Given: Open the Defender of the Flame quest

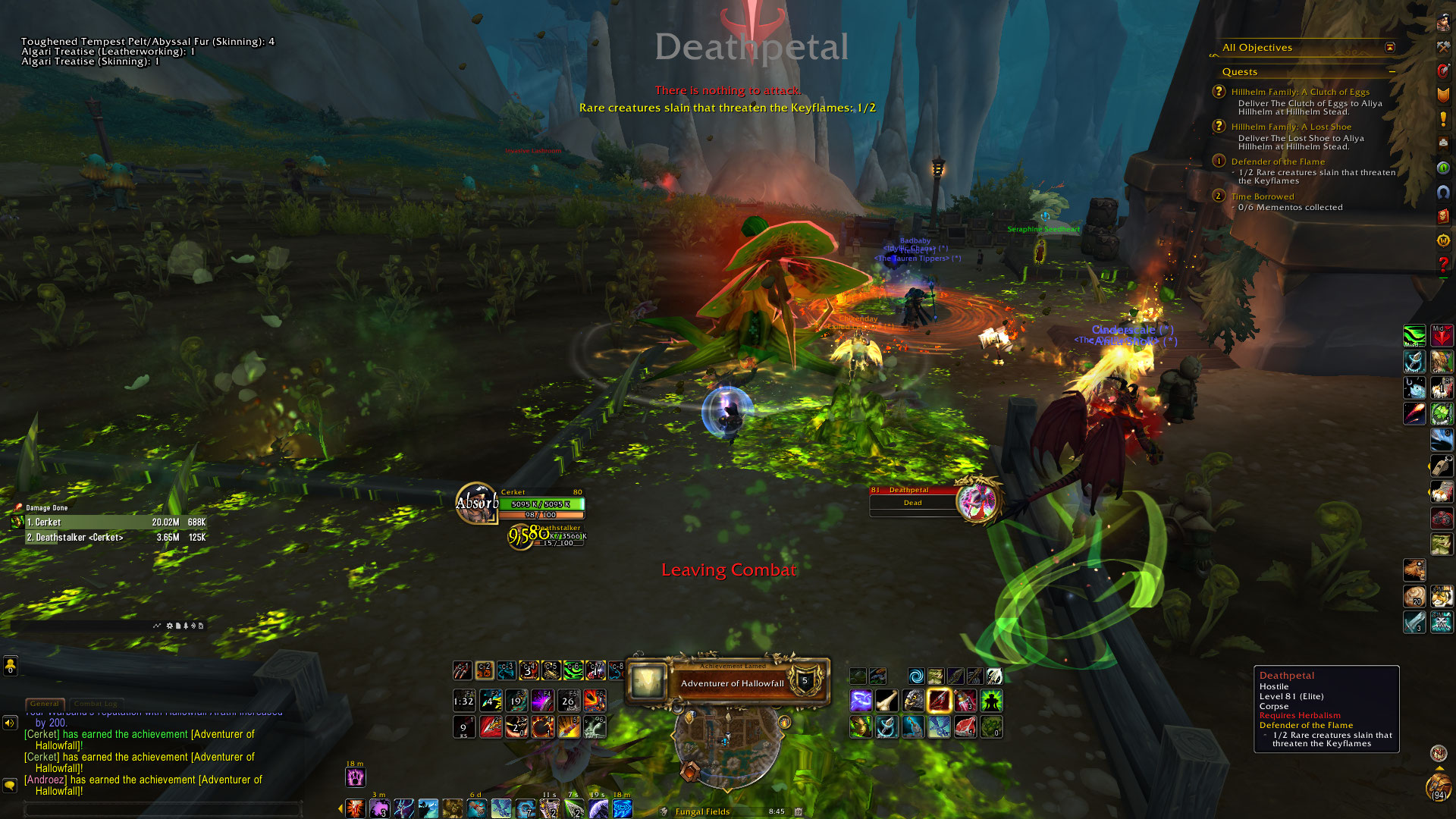Looking at the screenshot, I should coord(1278,162).
